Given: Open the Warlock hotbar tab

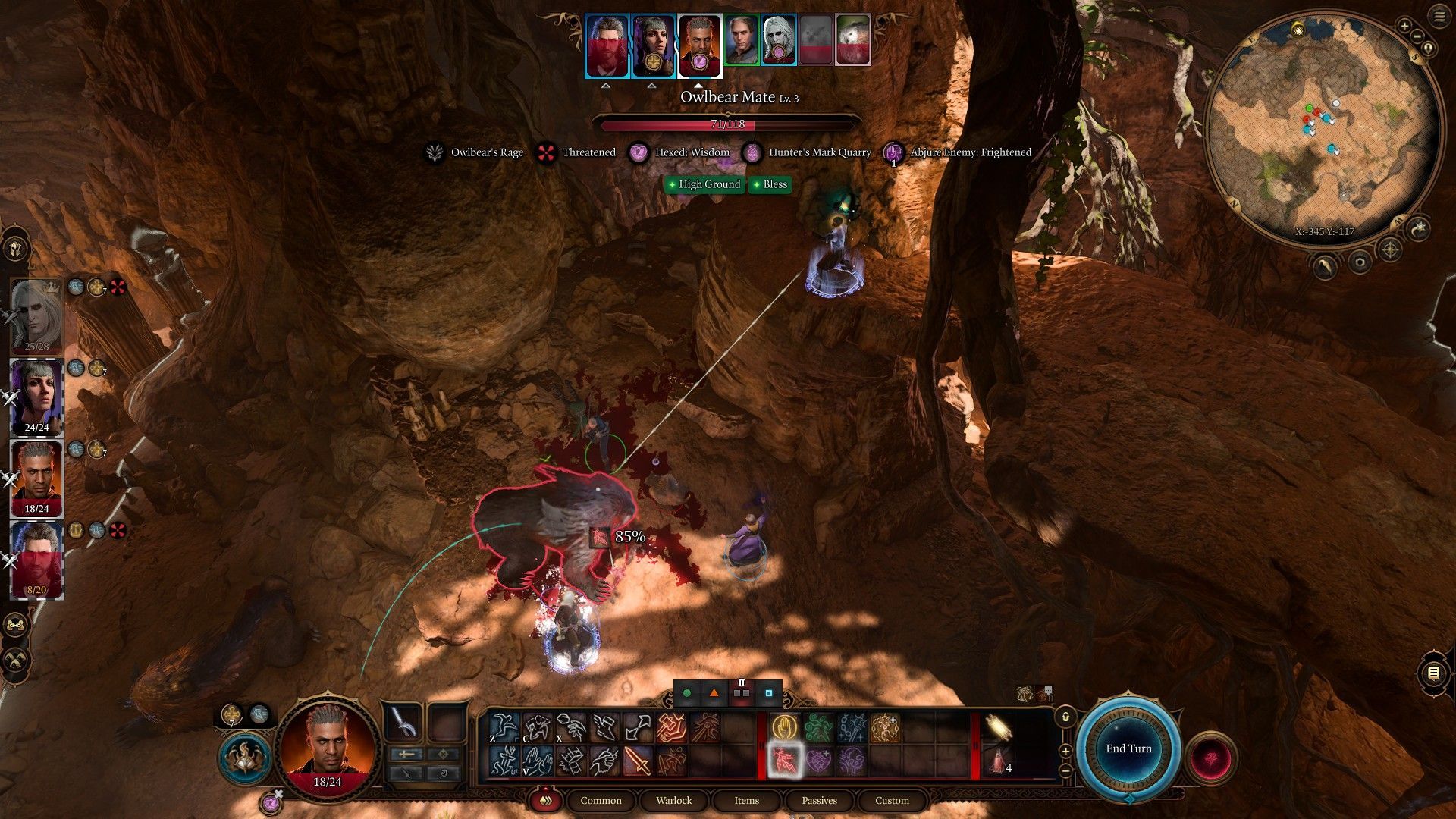Looking at the screenshot, I should [673, 801].
